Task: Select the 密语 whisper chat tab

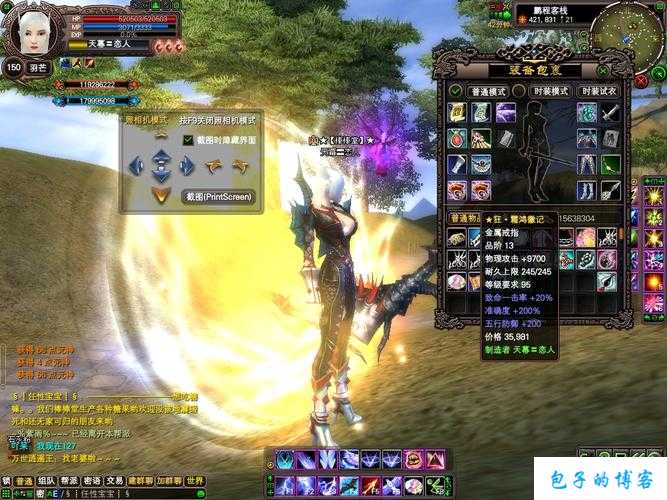Action: click(92, 480)
